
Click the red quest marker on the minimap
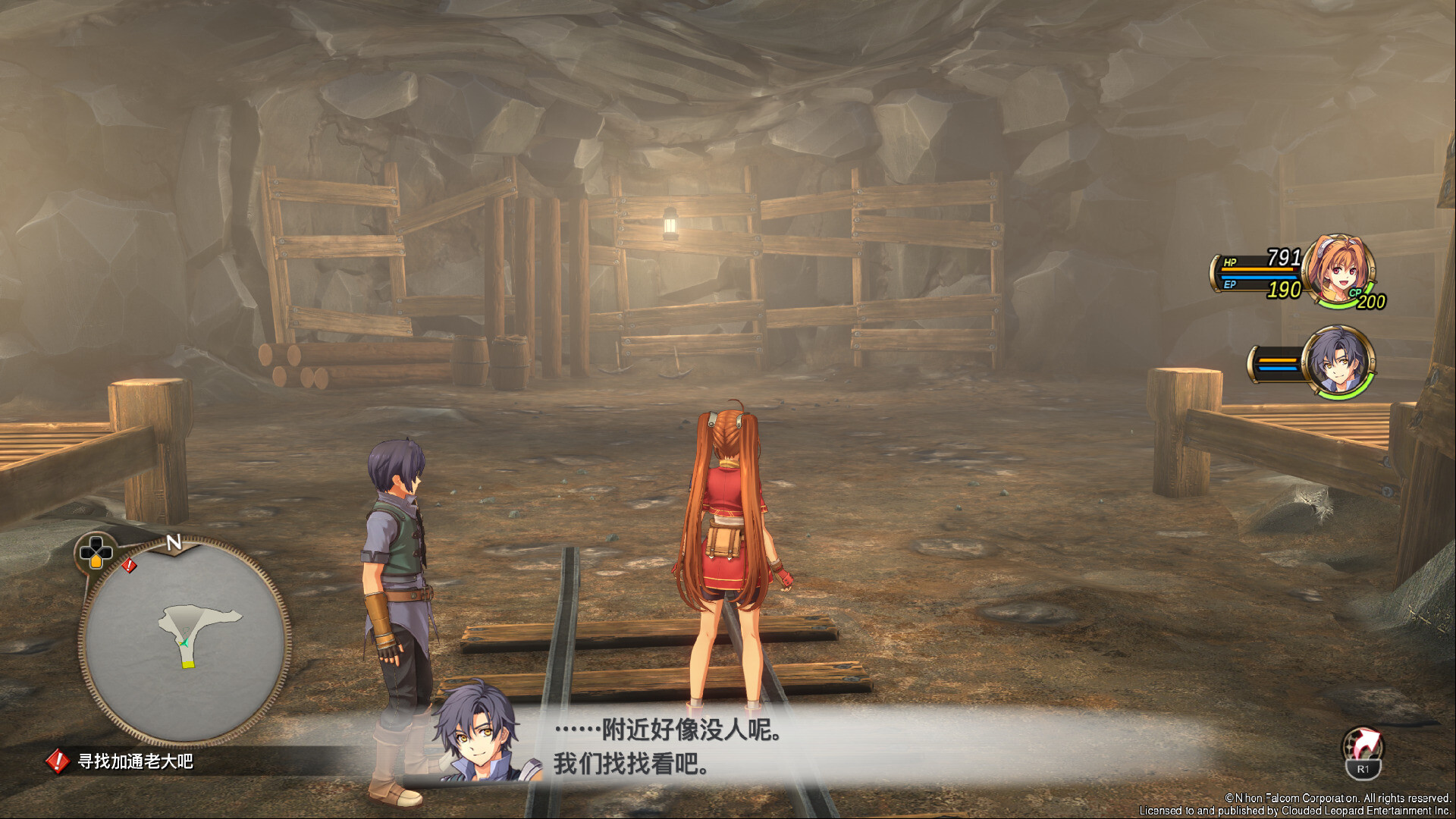coord(130,565)
